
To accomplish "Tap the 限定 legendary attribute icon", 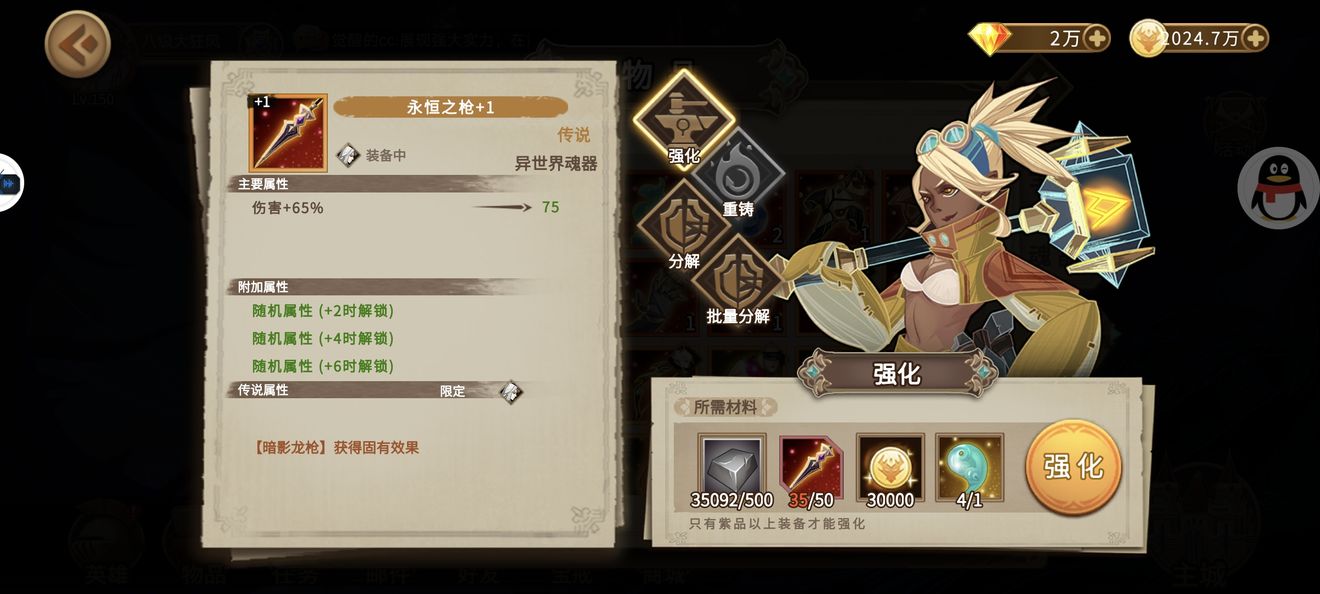I will click(510, 392).
